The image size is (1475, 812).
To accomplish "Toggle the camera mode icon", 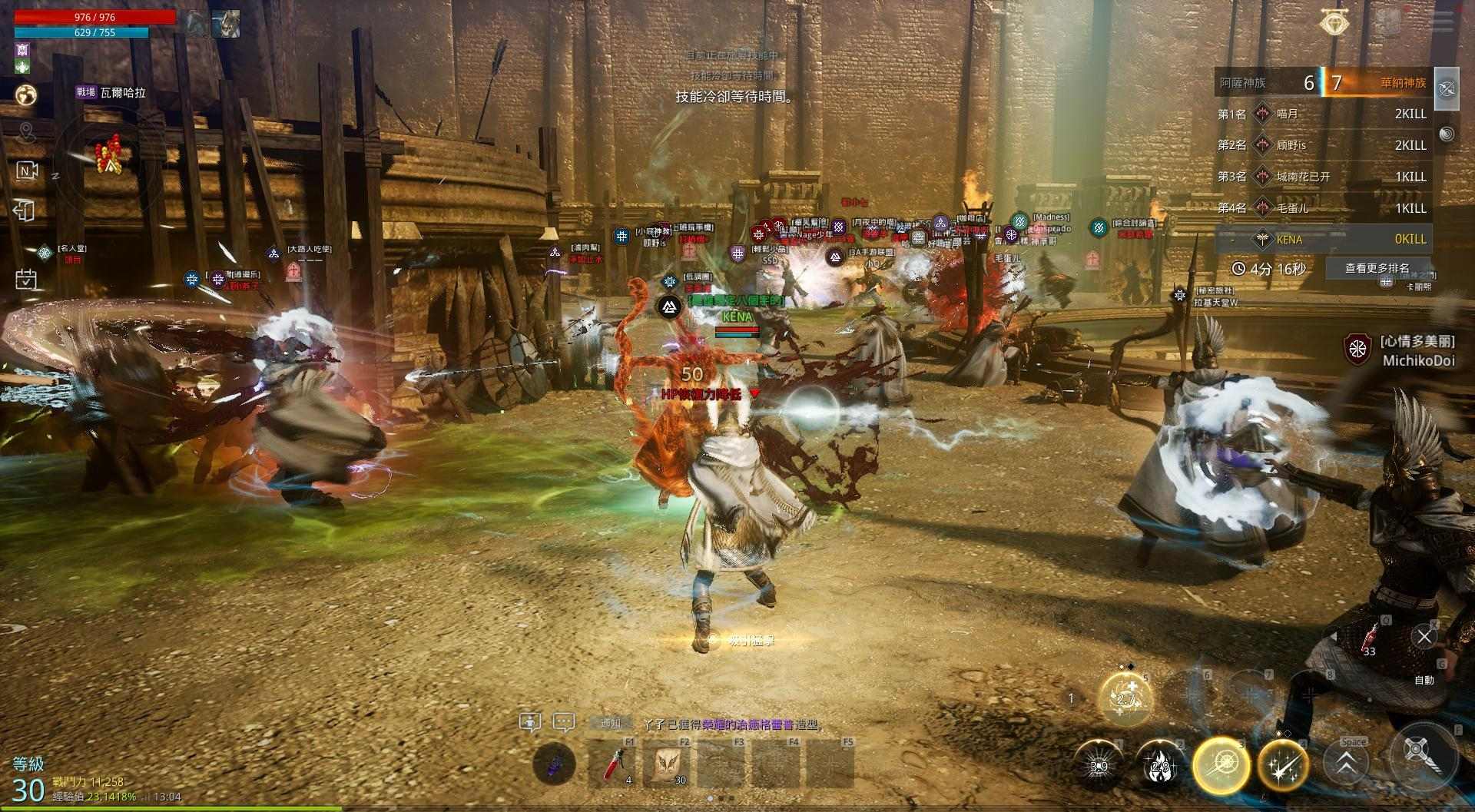I will point(27,171).
